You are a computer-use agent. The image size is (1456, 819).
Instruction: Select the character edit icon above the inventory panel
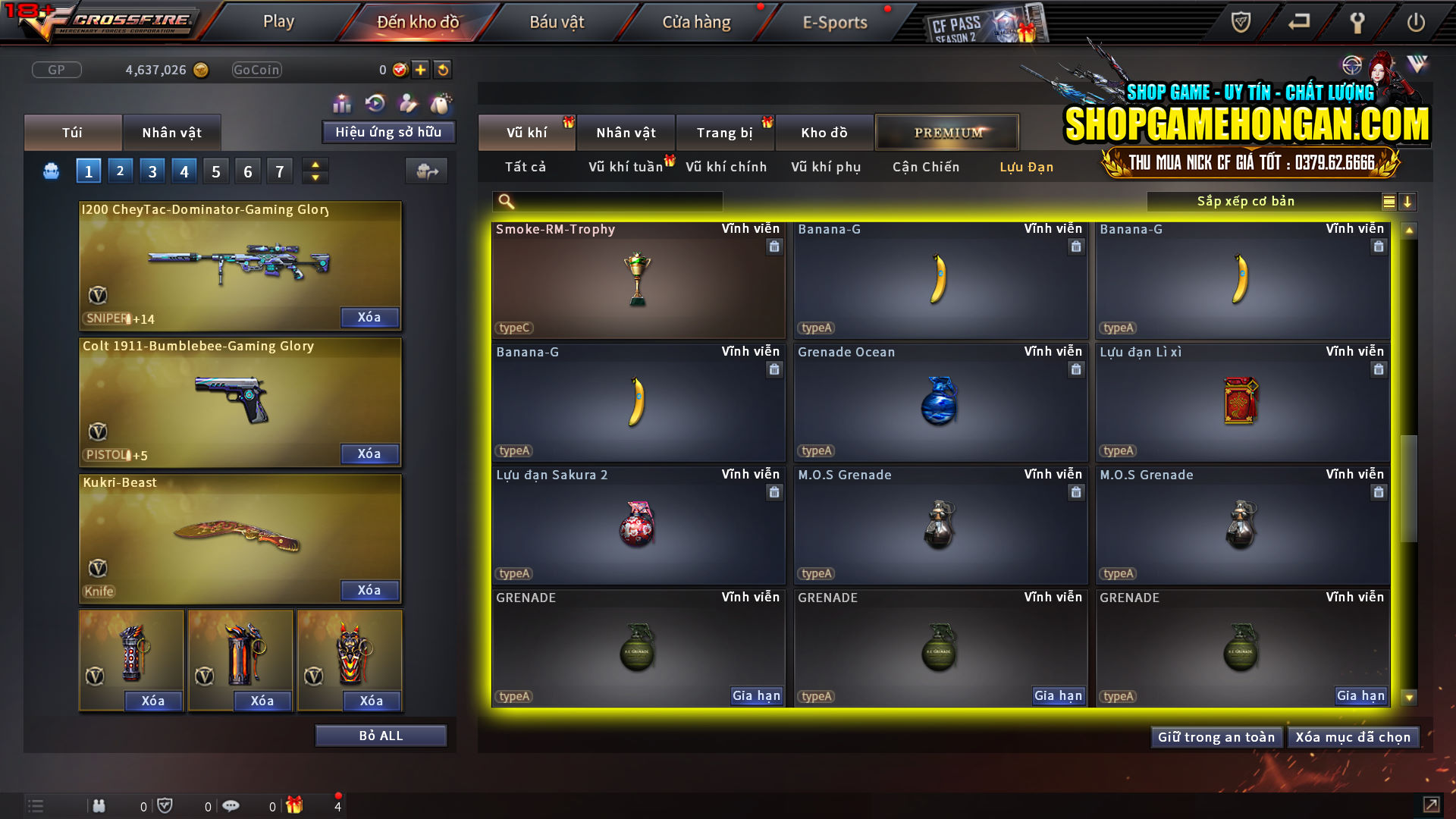[x=407, y=103]
